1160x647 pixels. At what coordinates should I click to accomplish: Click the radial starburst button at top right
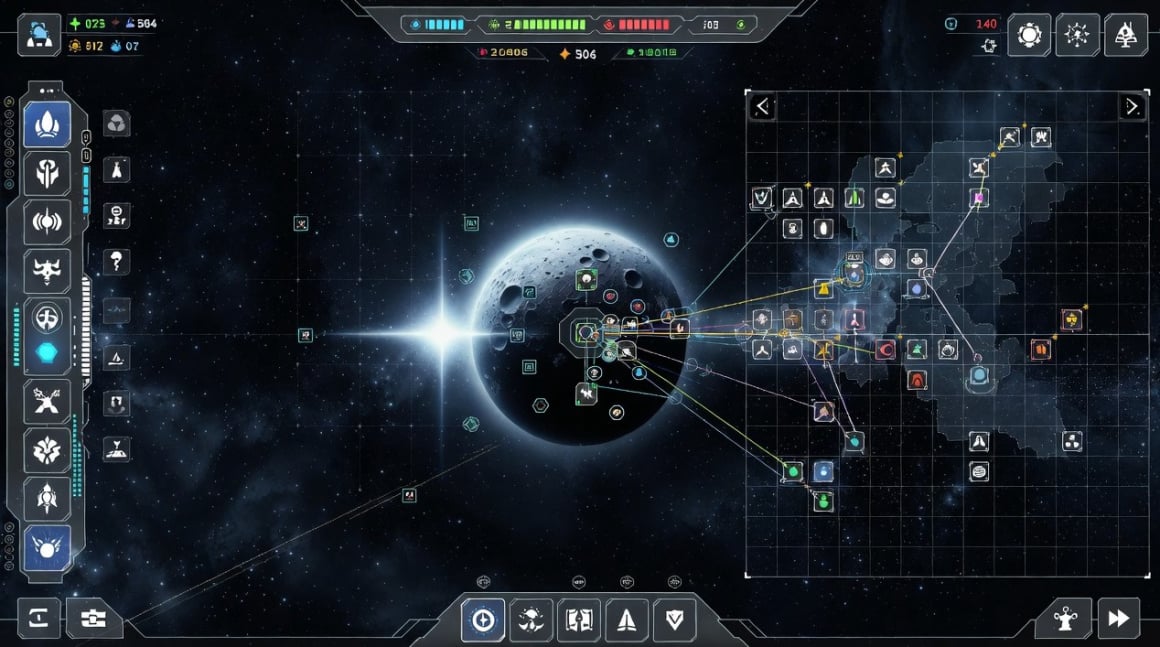coord(1077,35)
